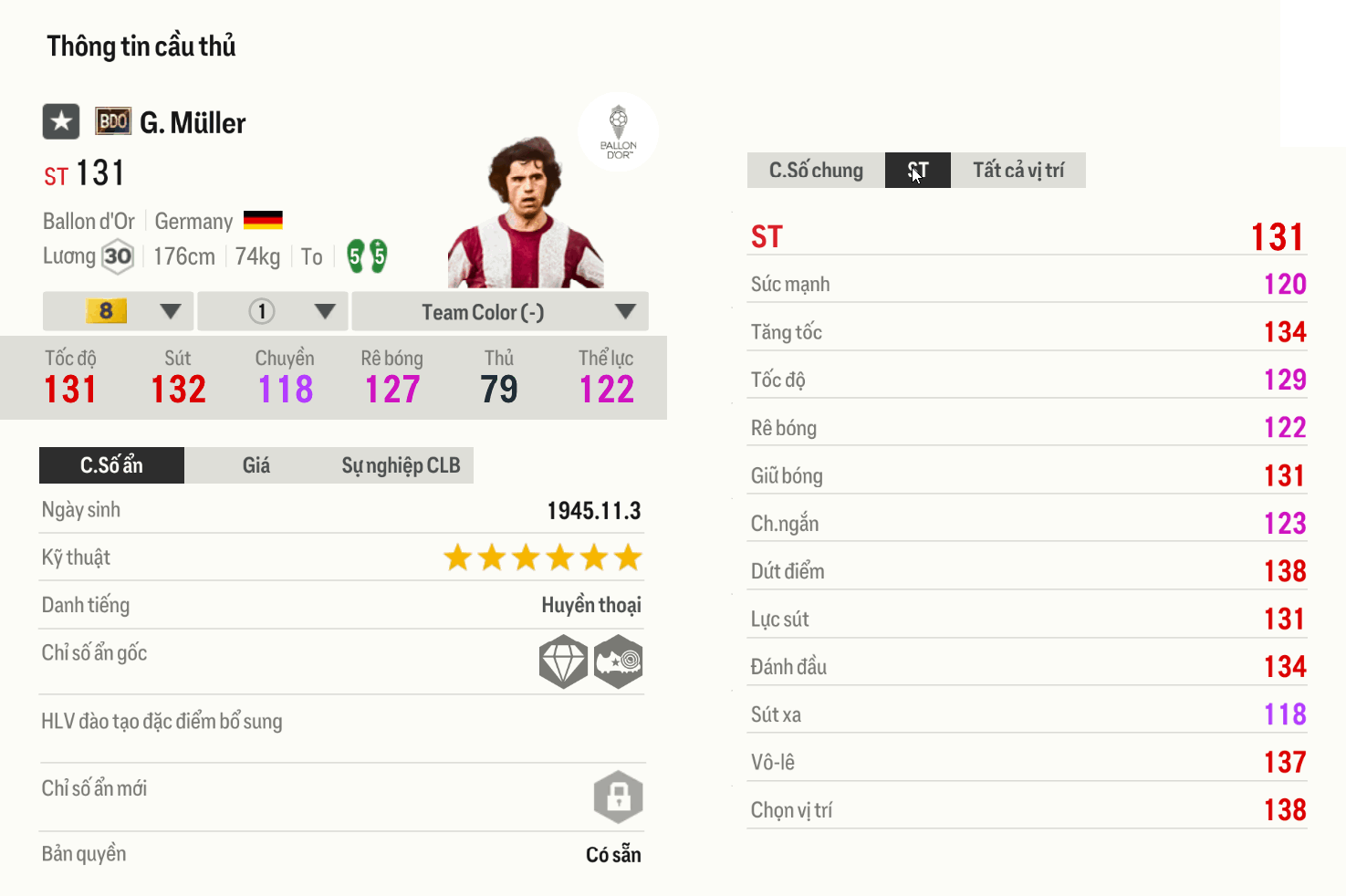
Task: Select the Tất cả vị trí tab button
Action: click(x=1017, y=170)
